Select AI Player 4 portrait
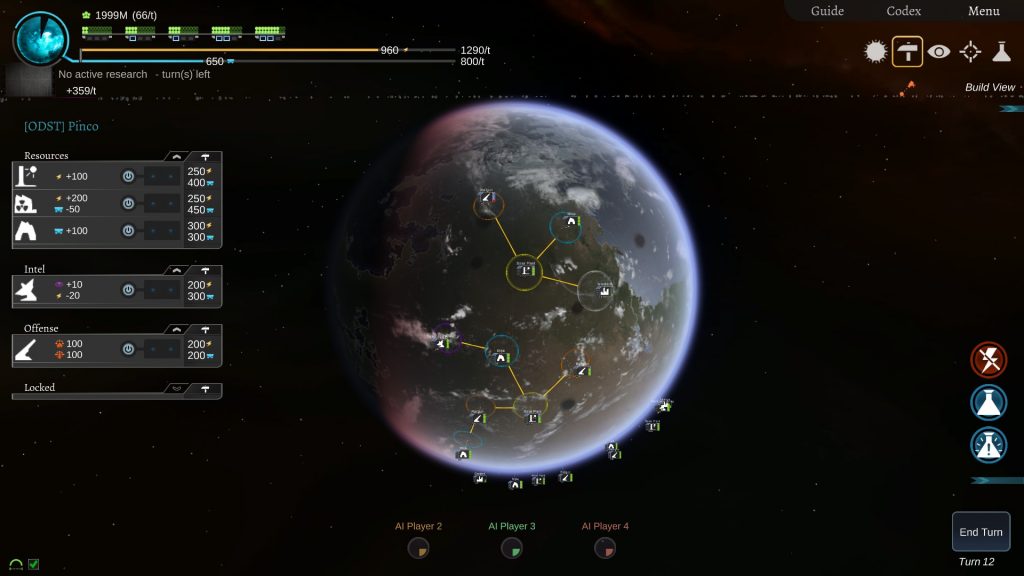This screenshot has width=1024, height=576. pos(605,547)
